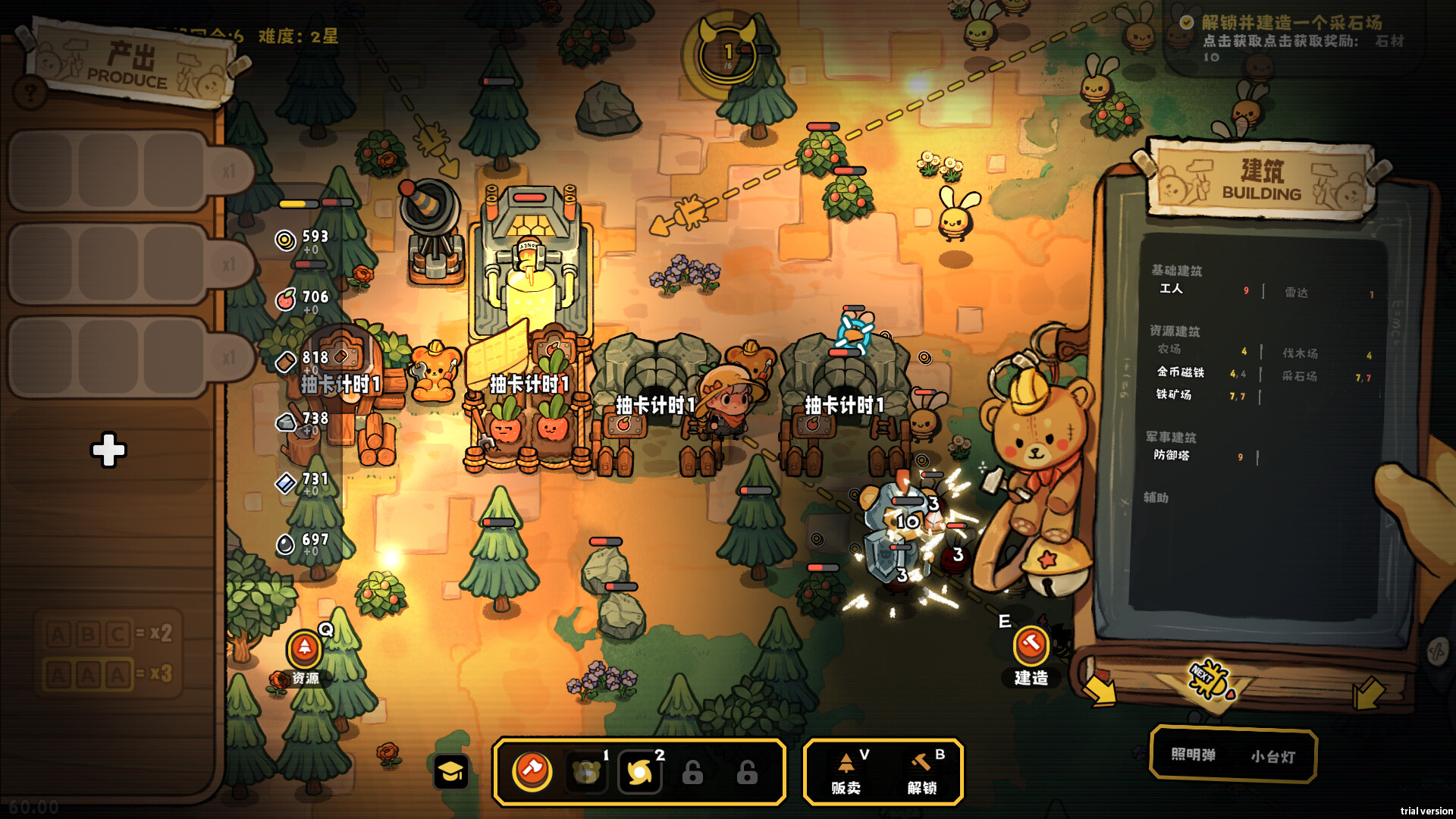Click the 解锁 (unlock) hammer button
This screenshot has width=1456, height=819.
click(x=922, y=772)
